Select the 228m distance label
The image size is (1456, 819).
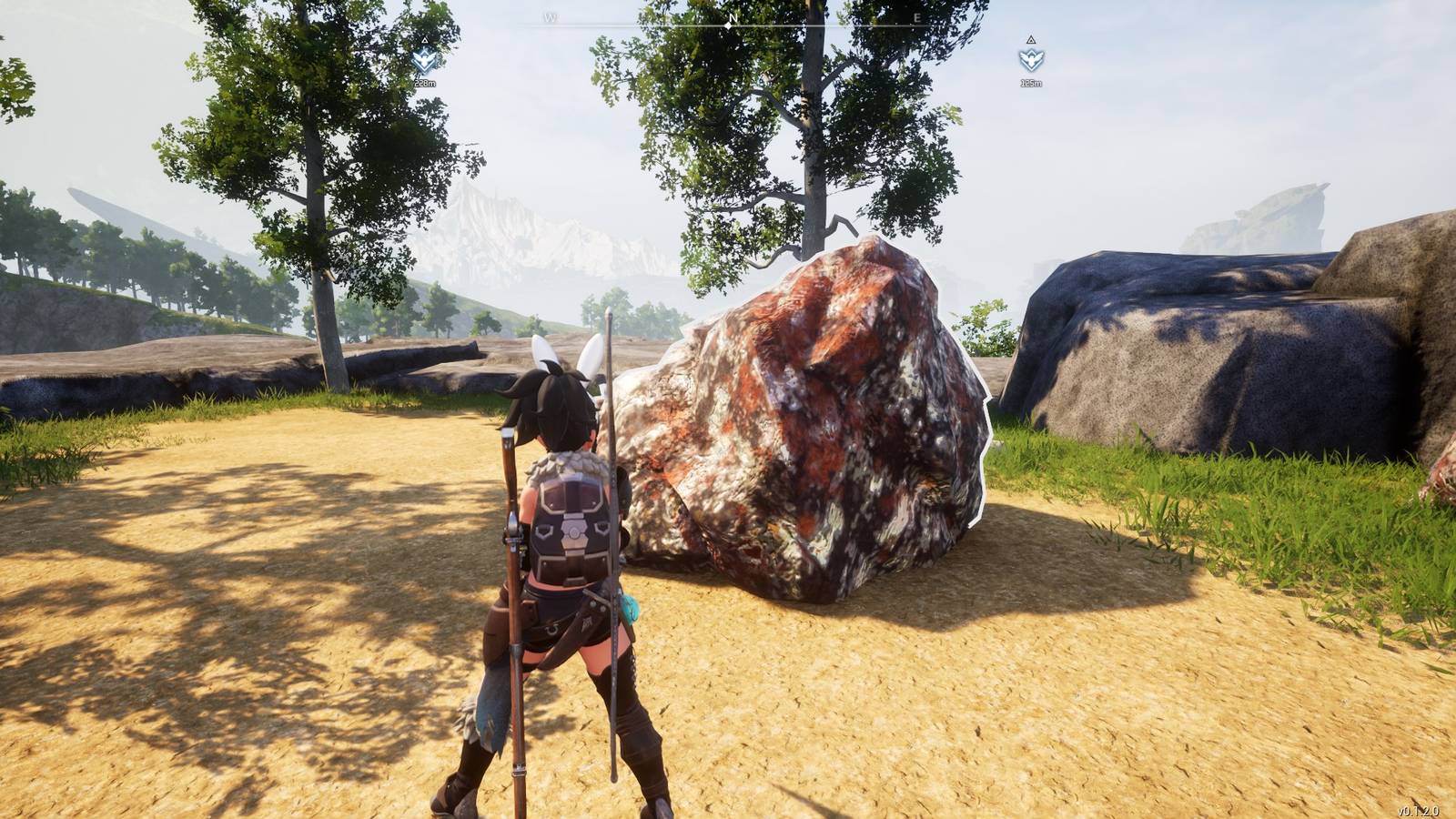point(423,81)
